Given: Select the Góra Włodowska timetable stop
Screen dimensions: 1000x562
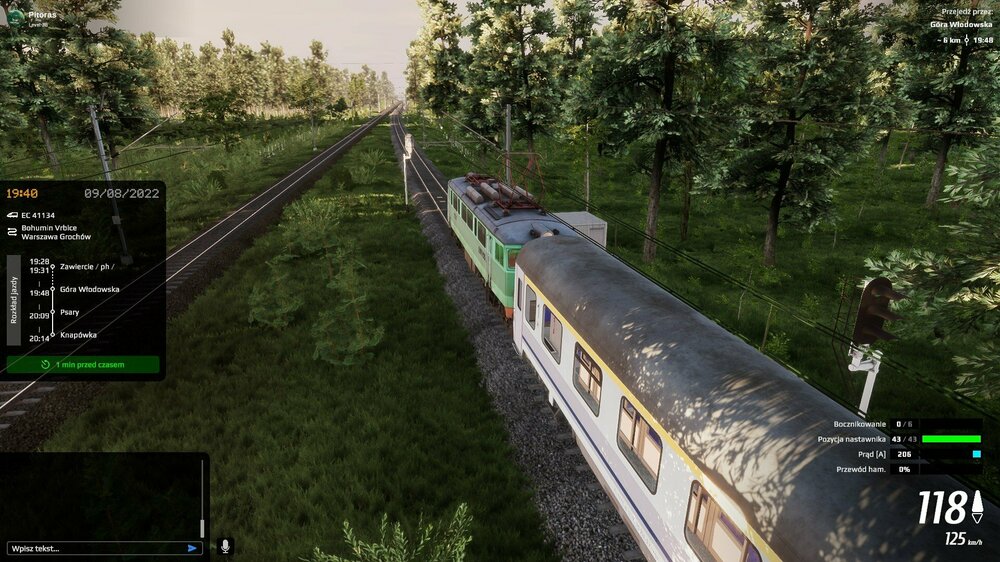Looking at the screenshot, I should point(89,289).
